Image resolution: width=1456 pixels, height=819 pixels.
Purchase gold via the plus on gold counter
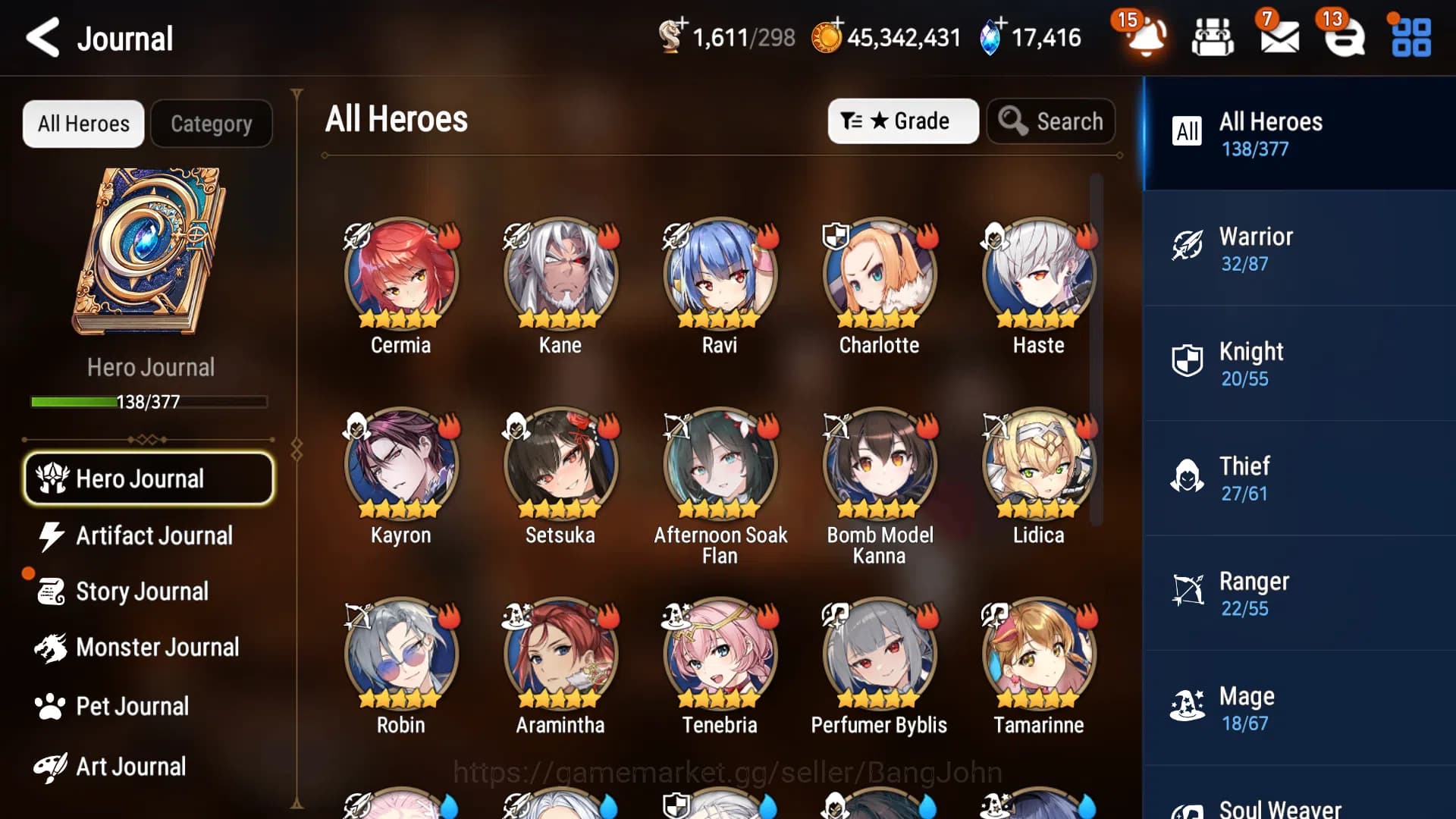[x=837, y=23]
